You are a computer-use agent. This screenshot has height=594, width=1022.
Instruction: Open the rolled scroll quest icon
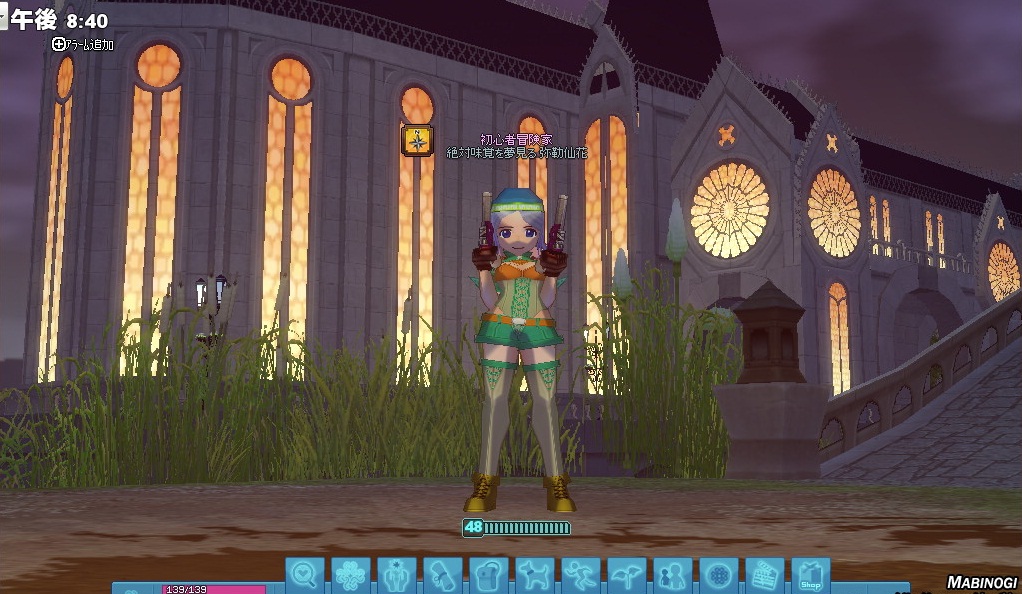pyautogui.click(x=443, y=575)
